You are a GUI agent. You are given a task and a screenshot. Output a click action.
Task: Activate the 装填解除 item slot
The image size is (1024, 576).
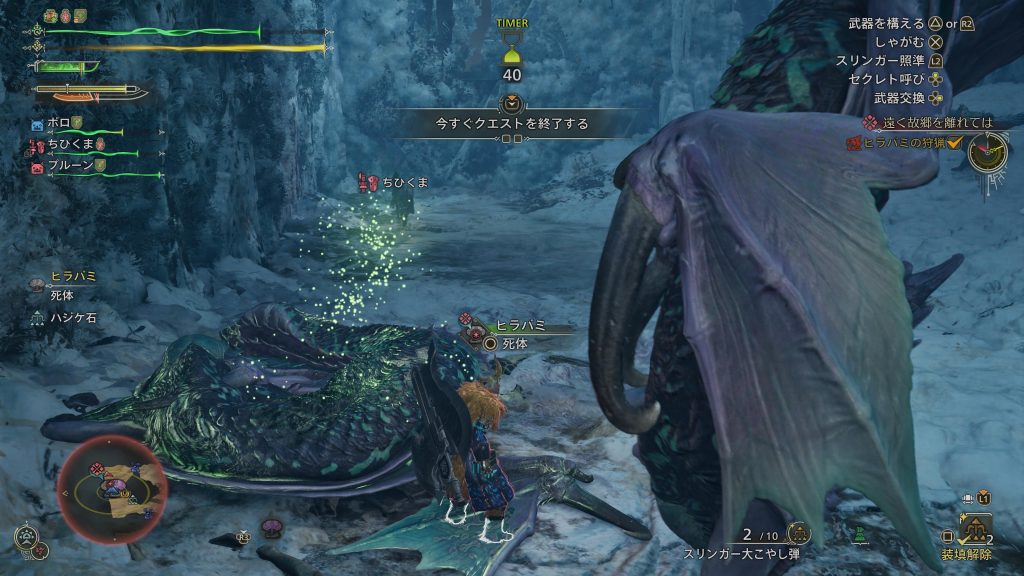coord(975,527)
